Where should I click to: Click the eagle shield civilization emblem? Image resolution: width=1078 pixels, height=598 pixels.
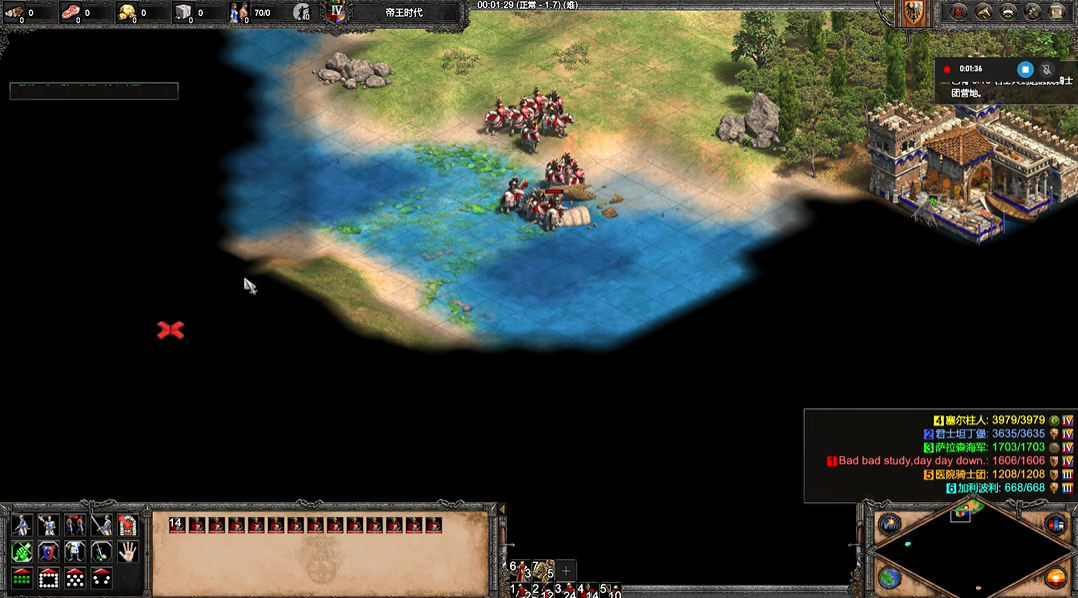[913, 13]
